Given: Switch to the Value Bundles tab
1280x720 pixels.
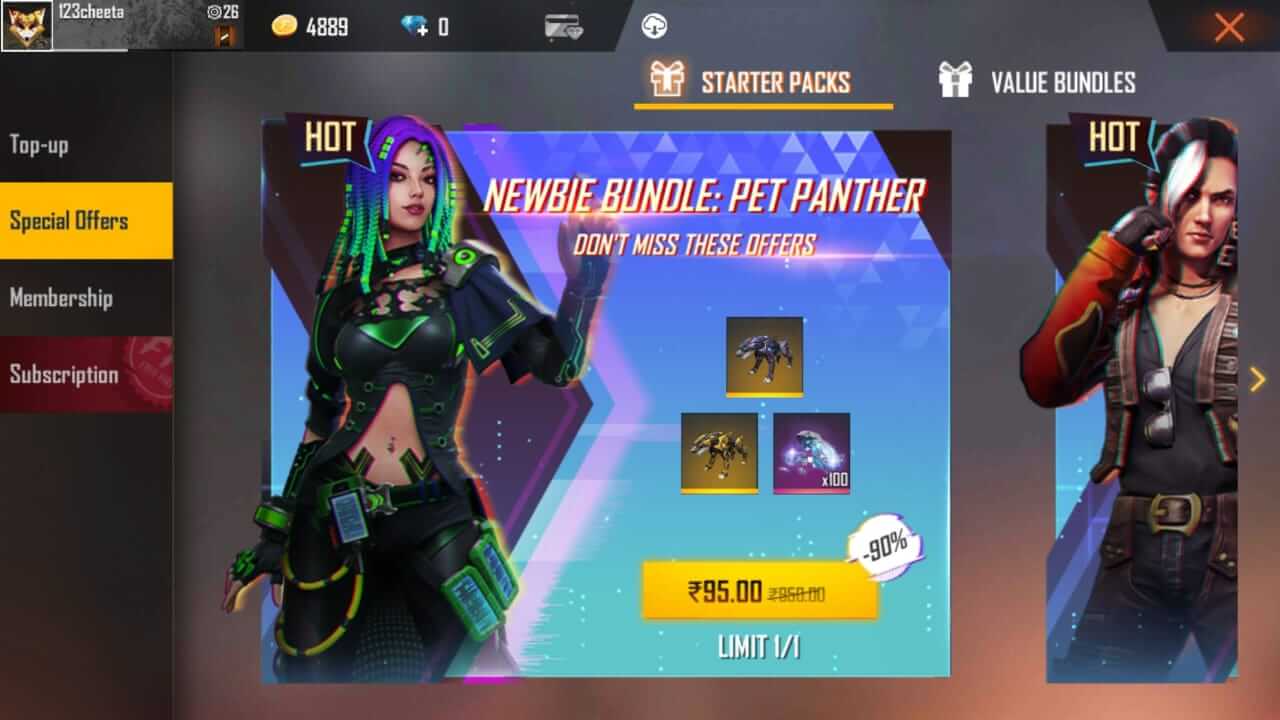Looking at the screenshot, I should [x=1063, y=82].
